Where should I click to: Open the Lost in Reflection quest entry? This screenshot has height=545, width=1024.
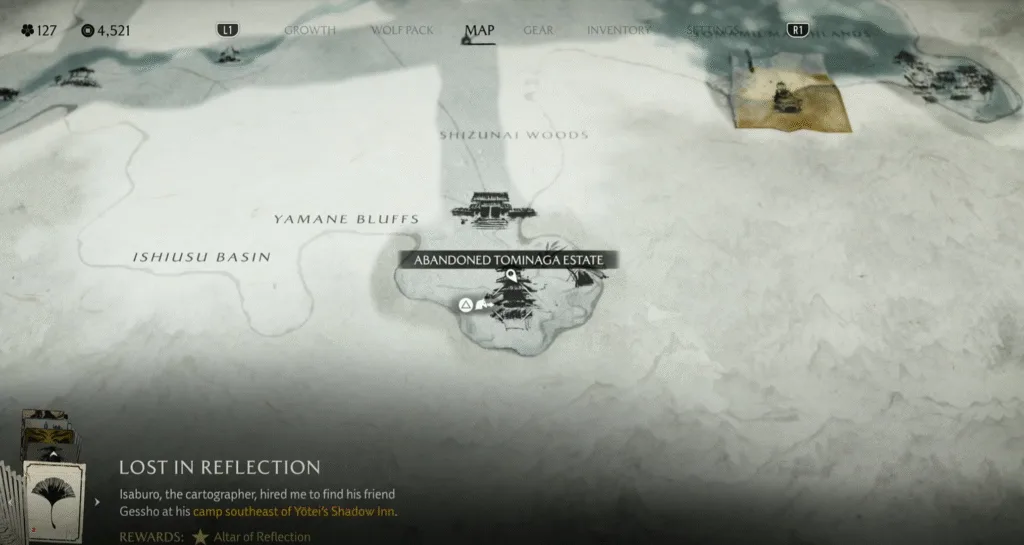[220, 468]
